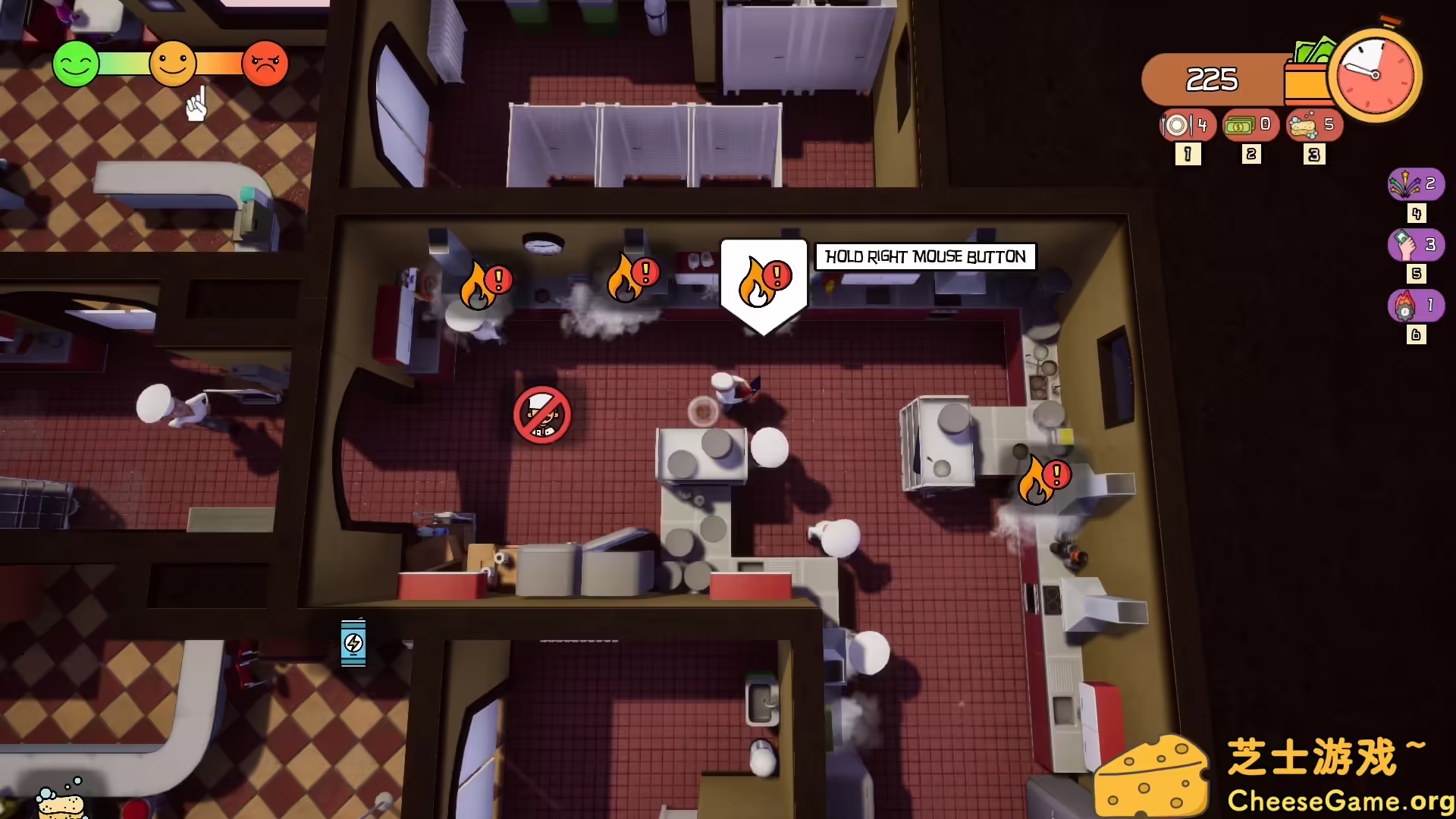Trigger the fire gear ability in slot 6
1456x819 pixels.
[1415, 305]
